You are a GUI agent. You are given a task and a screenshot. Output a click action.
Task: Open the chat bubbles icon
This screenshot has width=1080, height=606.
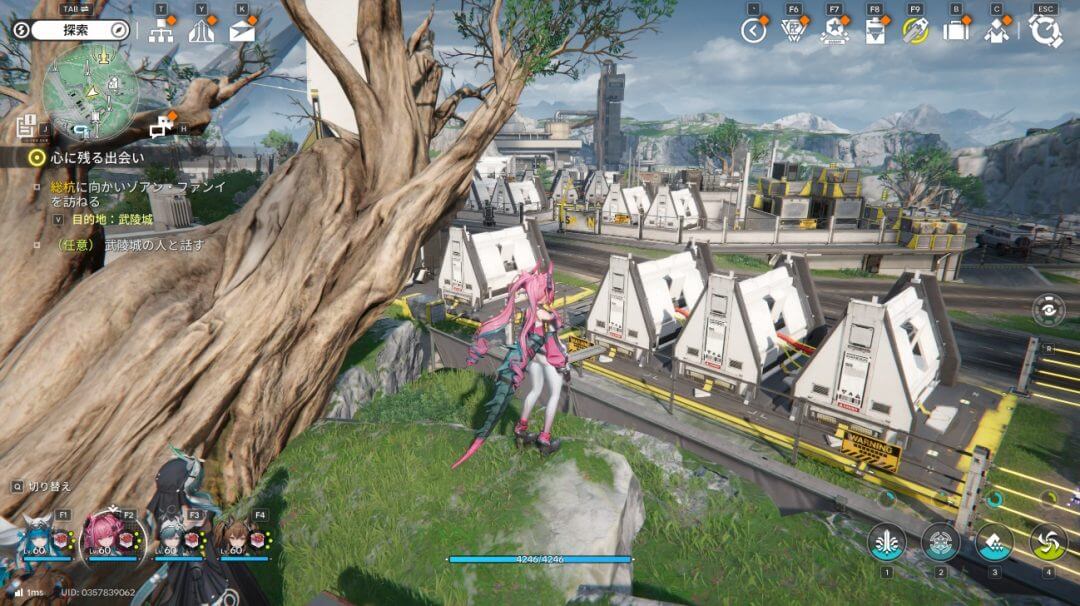pyautogui.click(x=160, y=127)
